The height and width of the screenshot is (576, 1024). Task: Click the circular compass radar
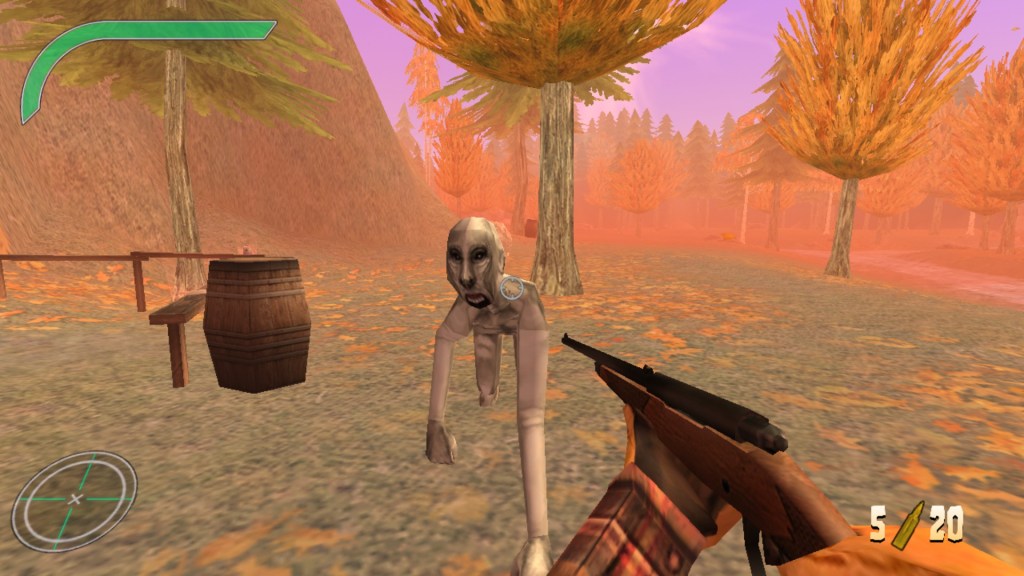74,500
